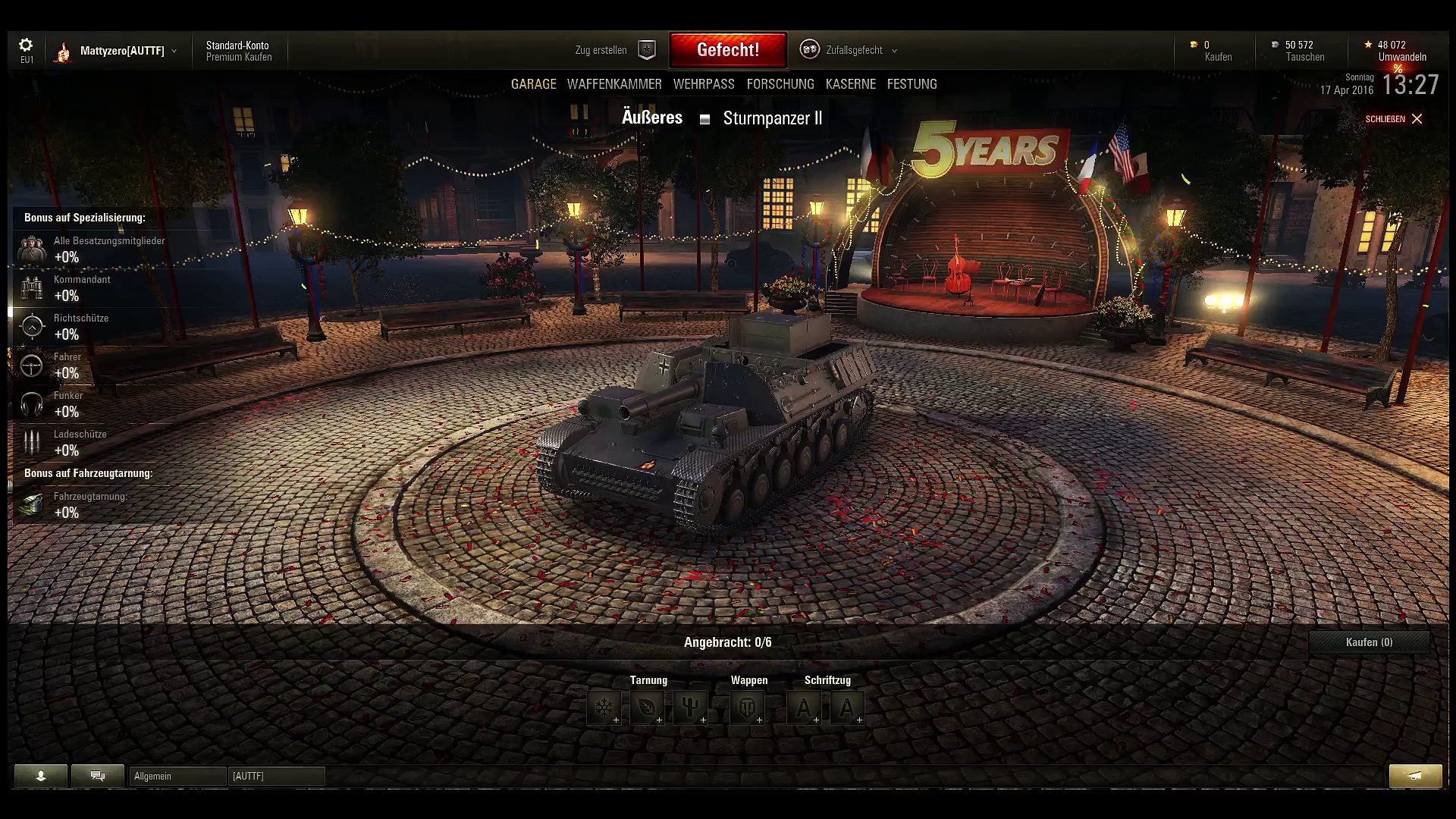Screen dimensions: 1456x819
Task: Buy gold via the Kaufen link
Action: (x=1218, y=58)
